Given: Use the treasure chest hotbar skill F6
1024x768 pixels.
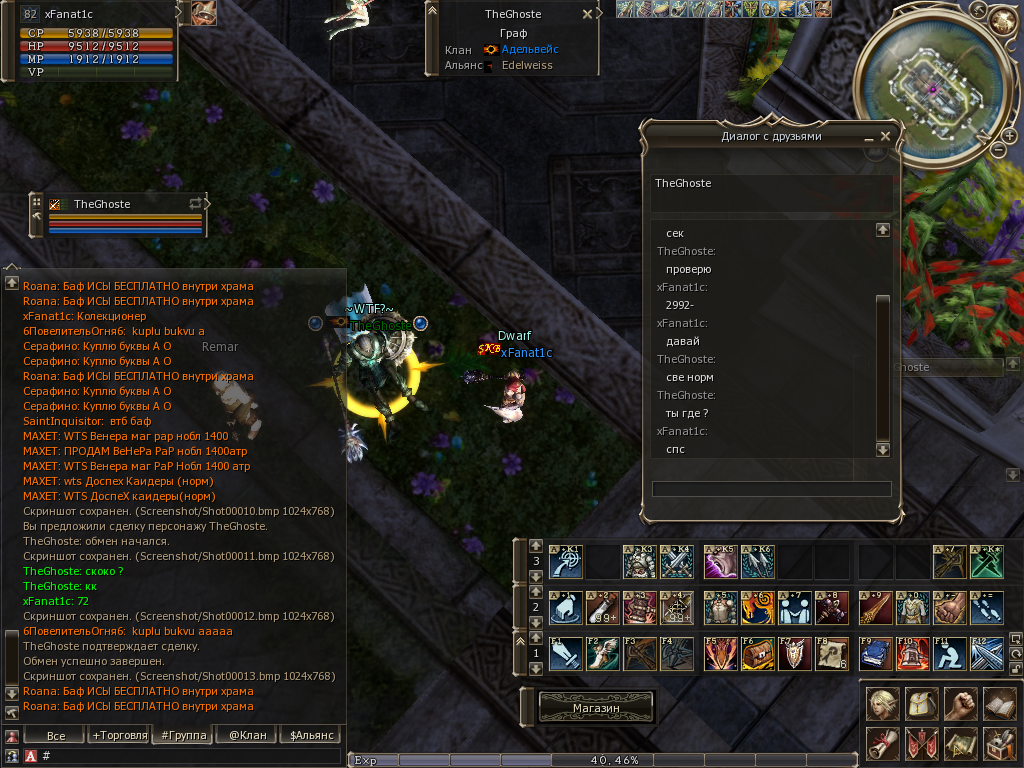Looking at the screenshot, I should (757, 653).
